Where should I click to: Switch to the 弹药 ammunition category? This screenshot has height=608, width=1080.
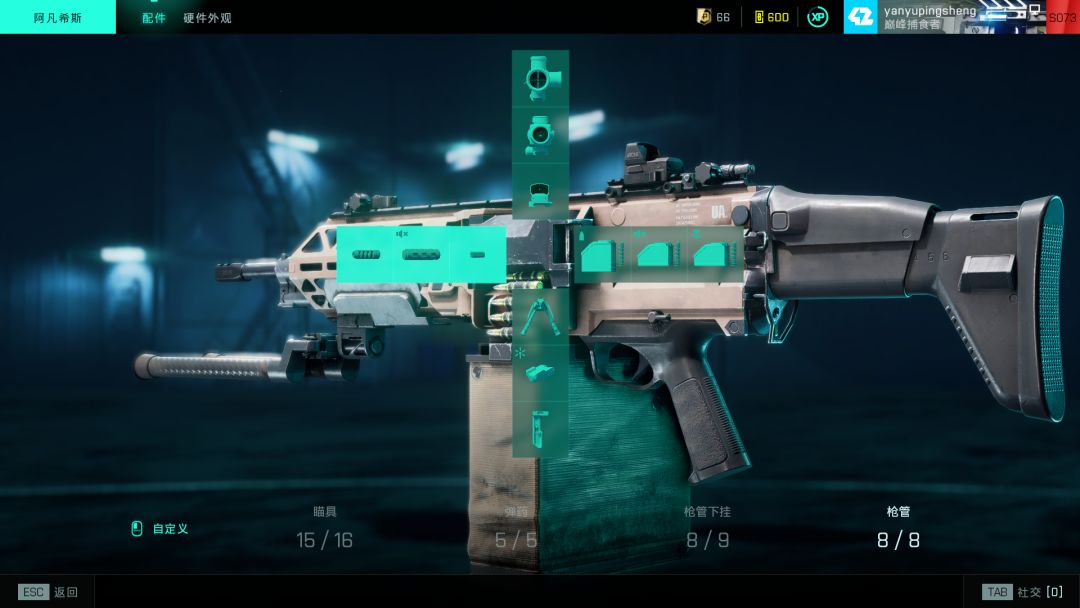coord(516,530)
